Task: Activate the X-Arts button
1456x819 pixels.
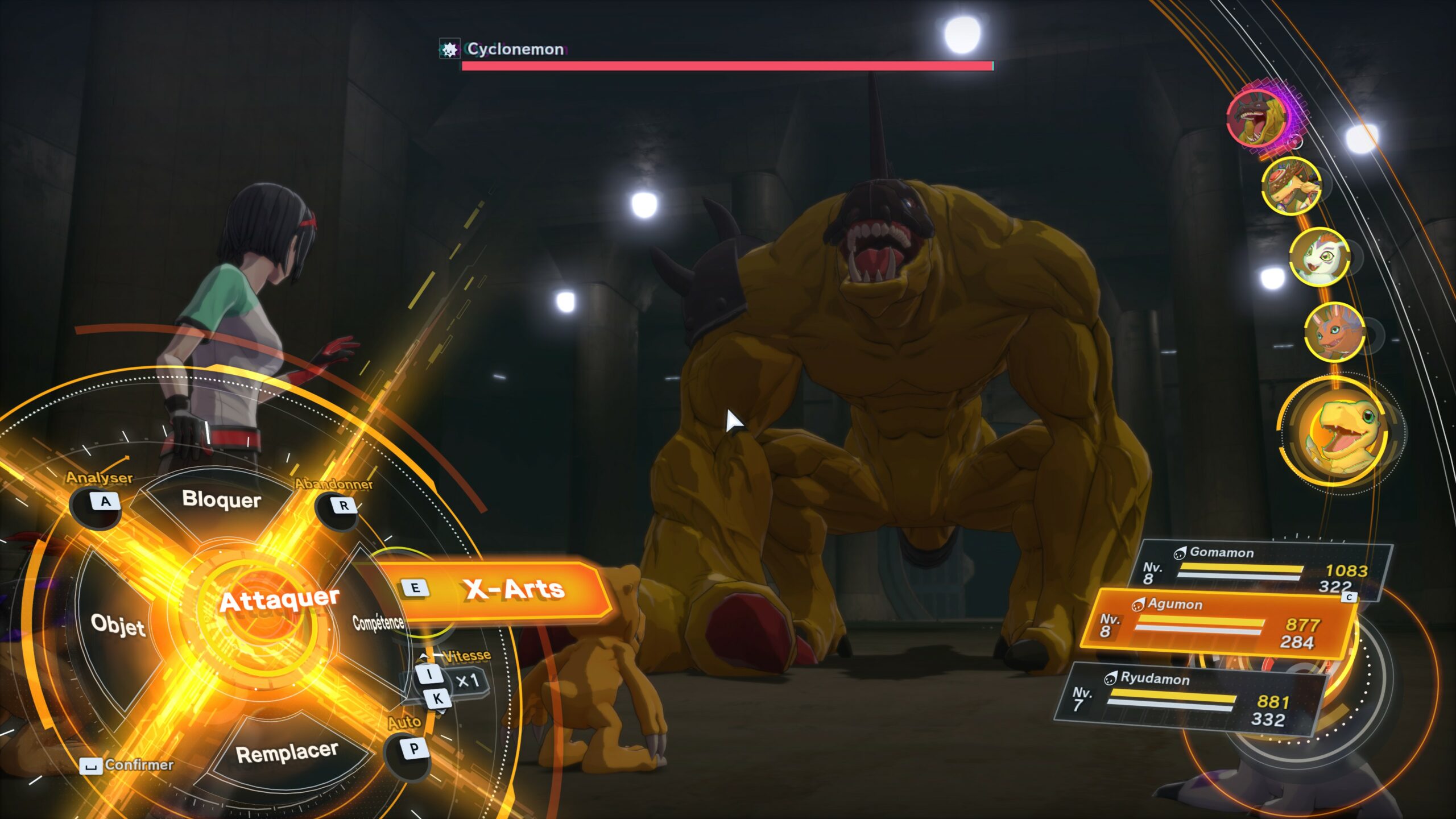Action: (500, 590)
